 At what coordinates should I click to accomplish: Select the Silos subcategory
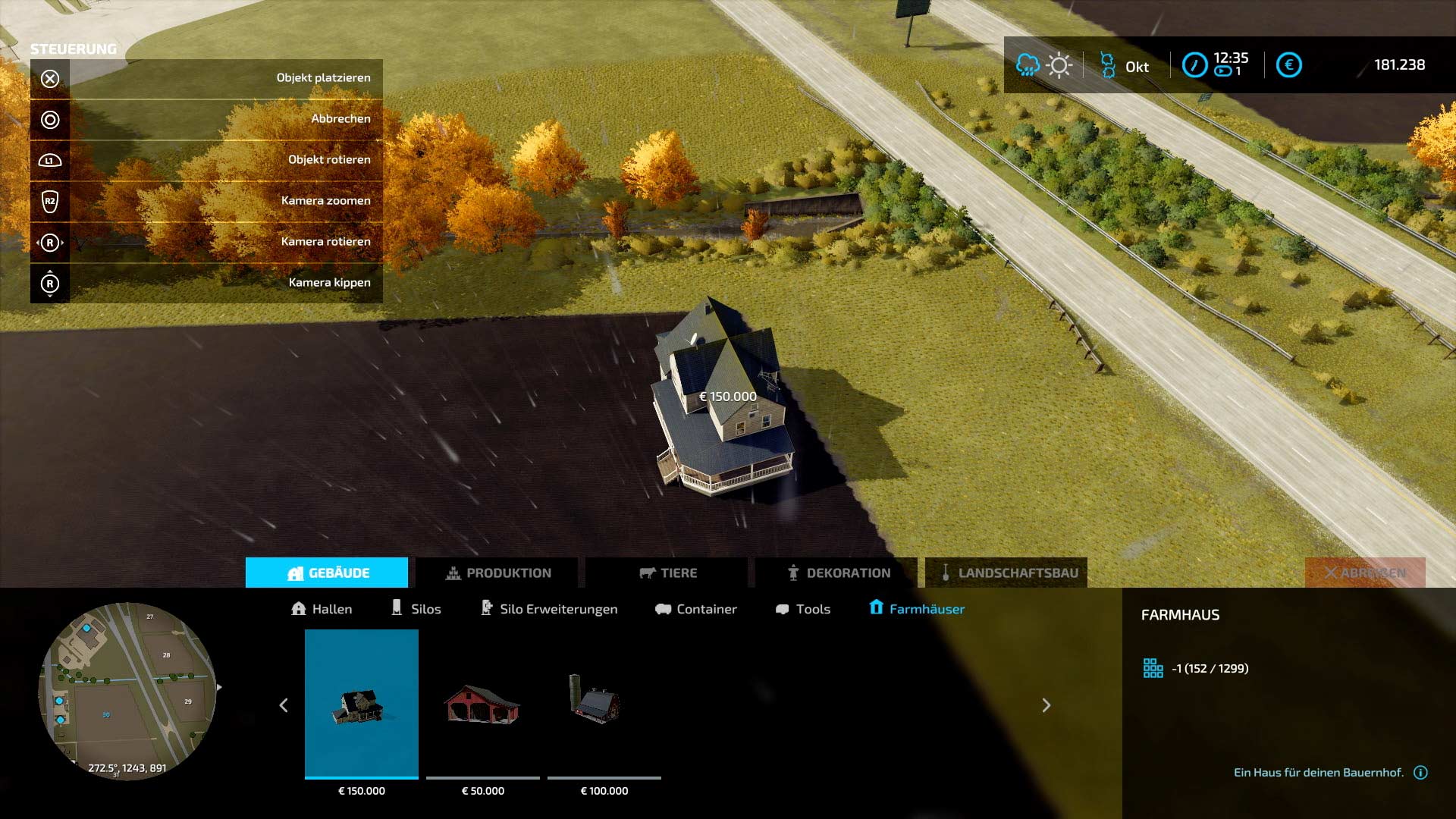coord(416,609)
